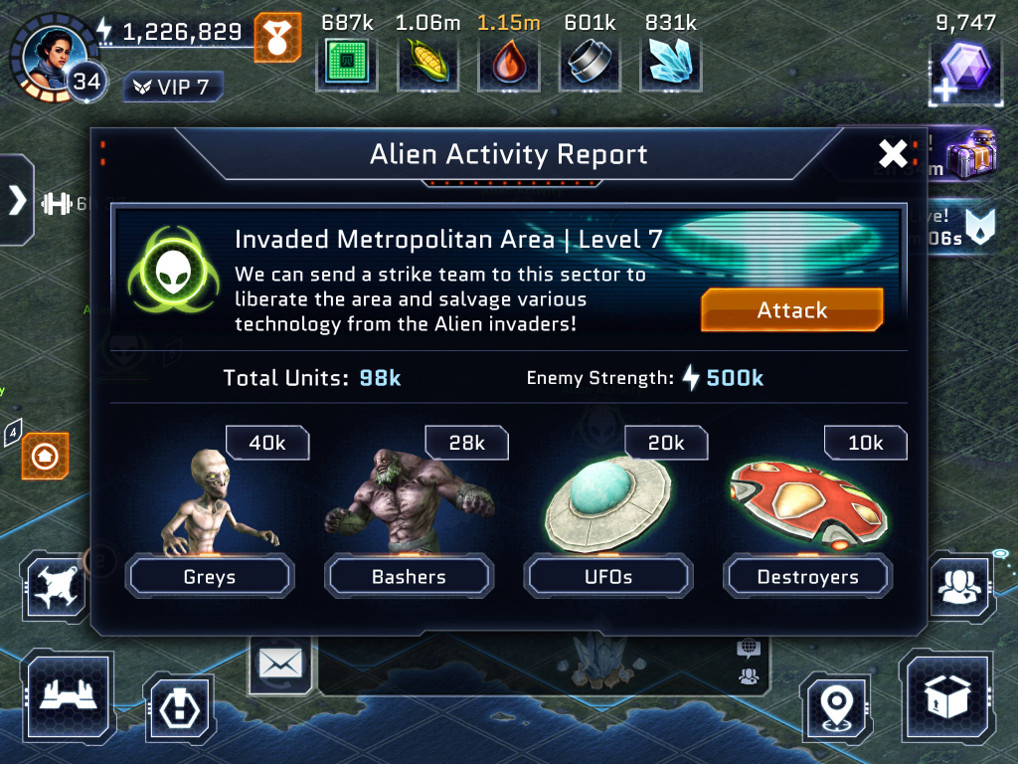Open the map location pin
The height and width of the screenshot is (764, 1018).
click(x=836, y=707)
